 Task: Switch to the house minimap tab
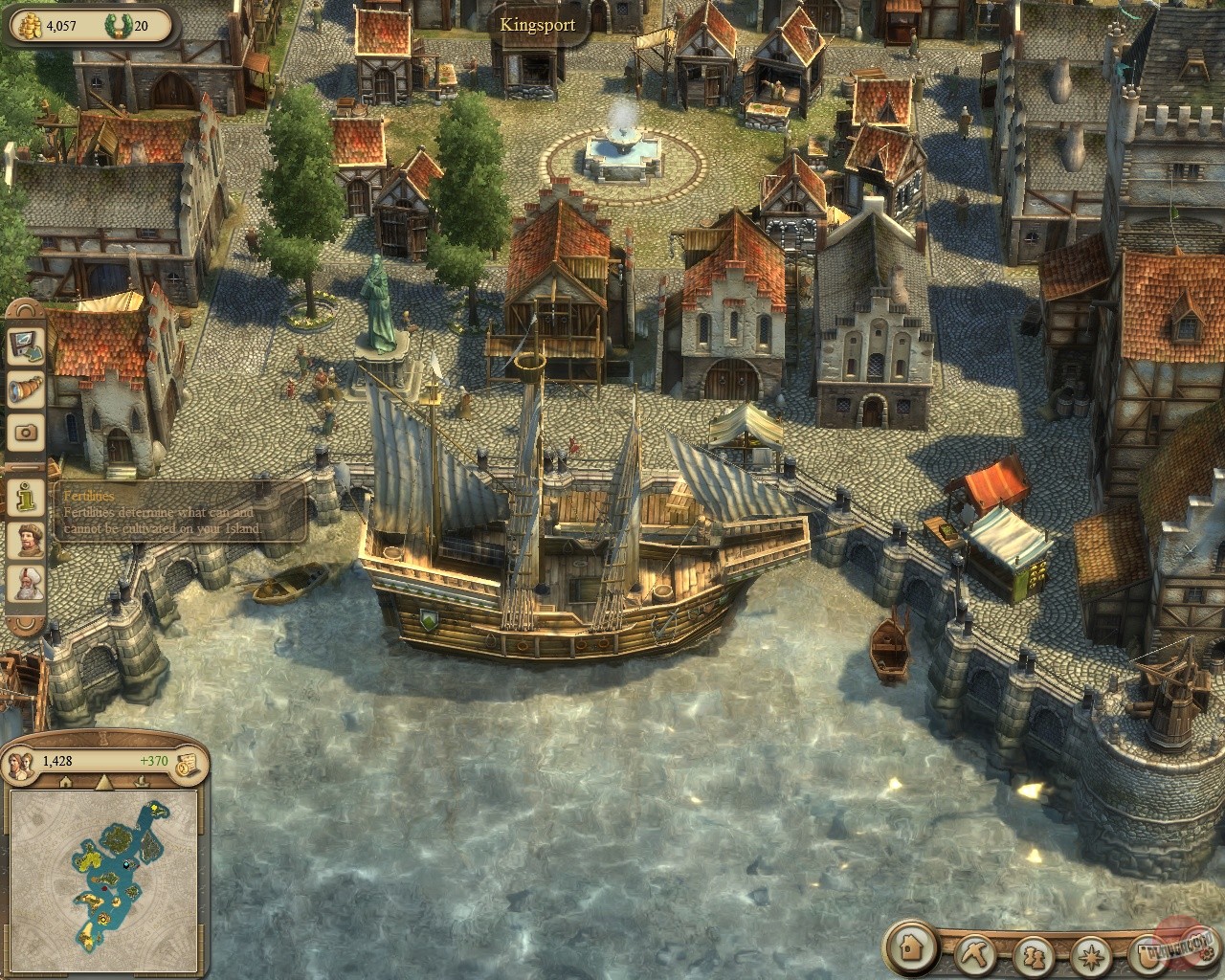coord(65,782)
